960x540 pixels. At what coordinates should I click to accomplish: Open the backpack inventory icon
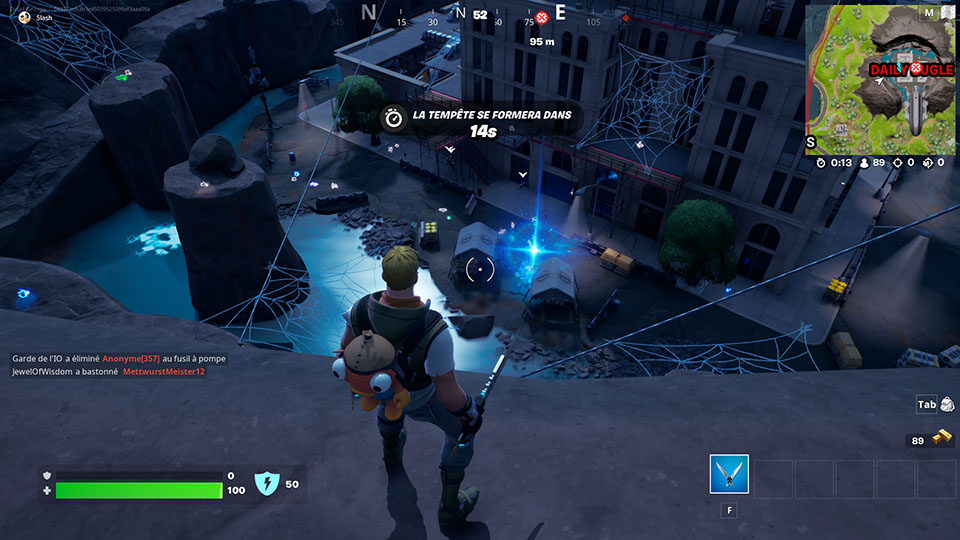(x=945, y=404)
